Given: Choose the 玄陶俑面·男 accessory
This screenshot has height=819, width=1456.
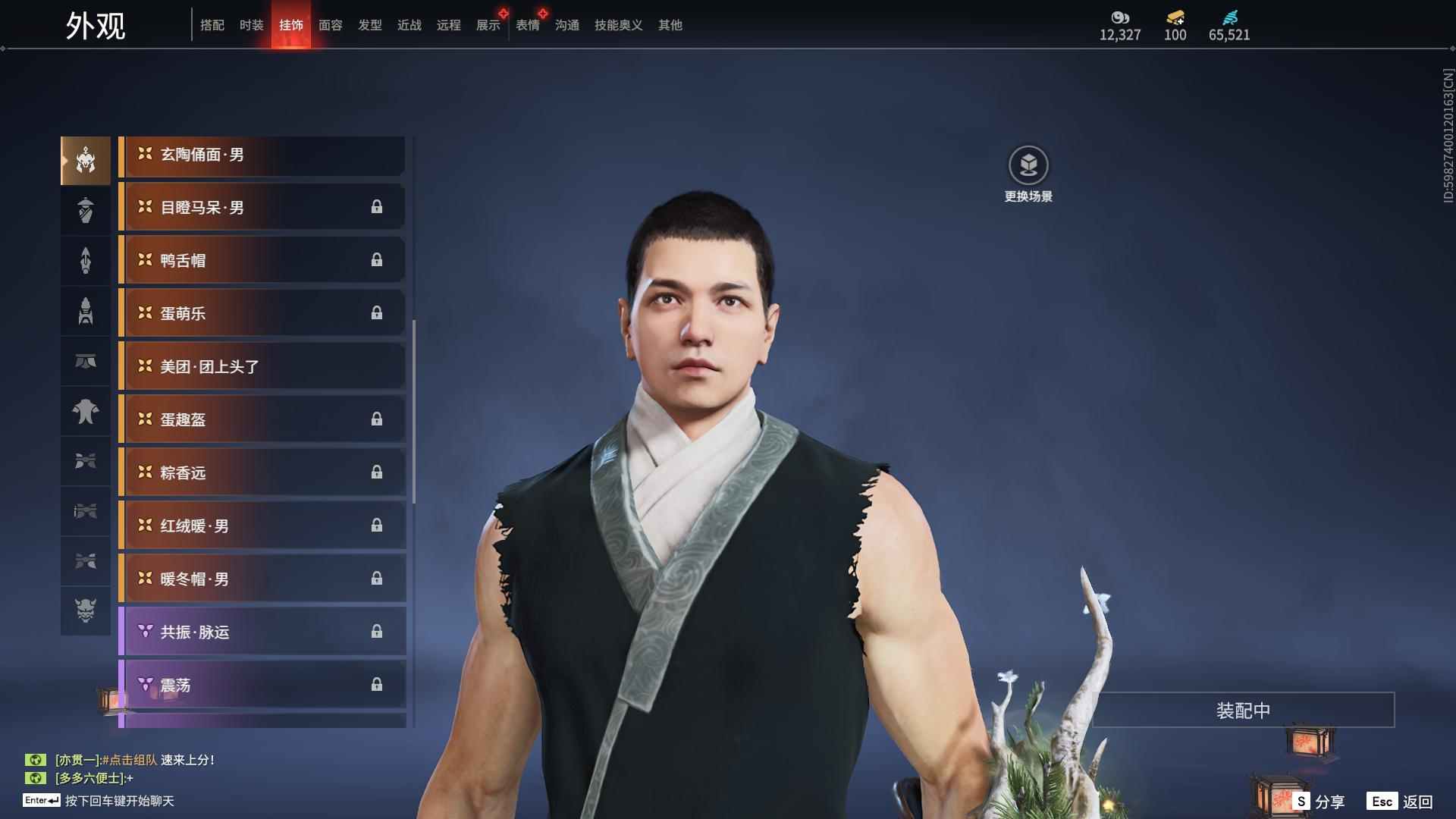Looking at the screenshot, I should point(262,155).
